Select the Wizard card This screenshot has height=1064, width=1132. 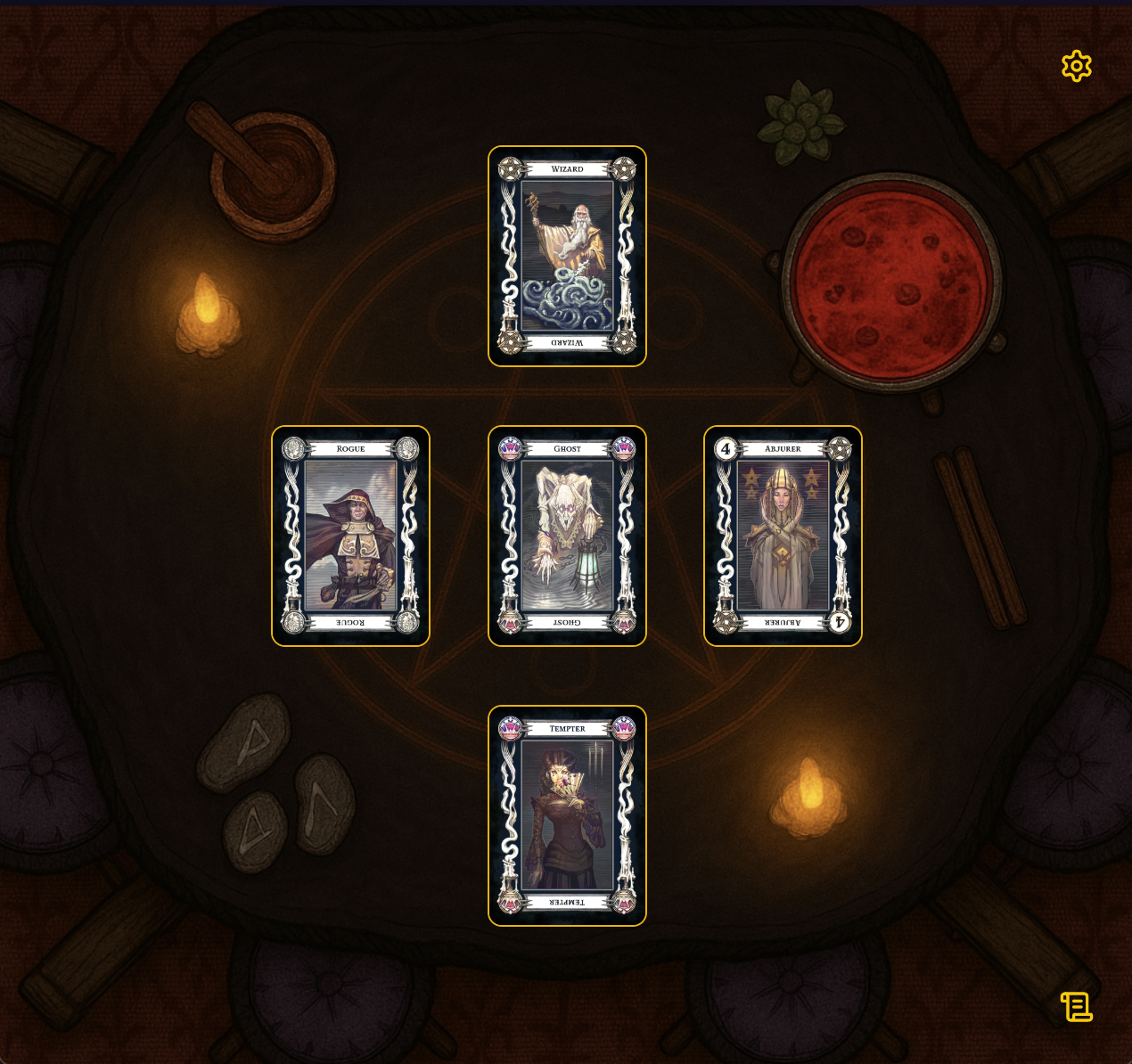(x=567, y=256)
